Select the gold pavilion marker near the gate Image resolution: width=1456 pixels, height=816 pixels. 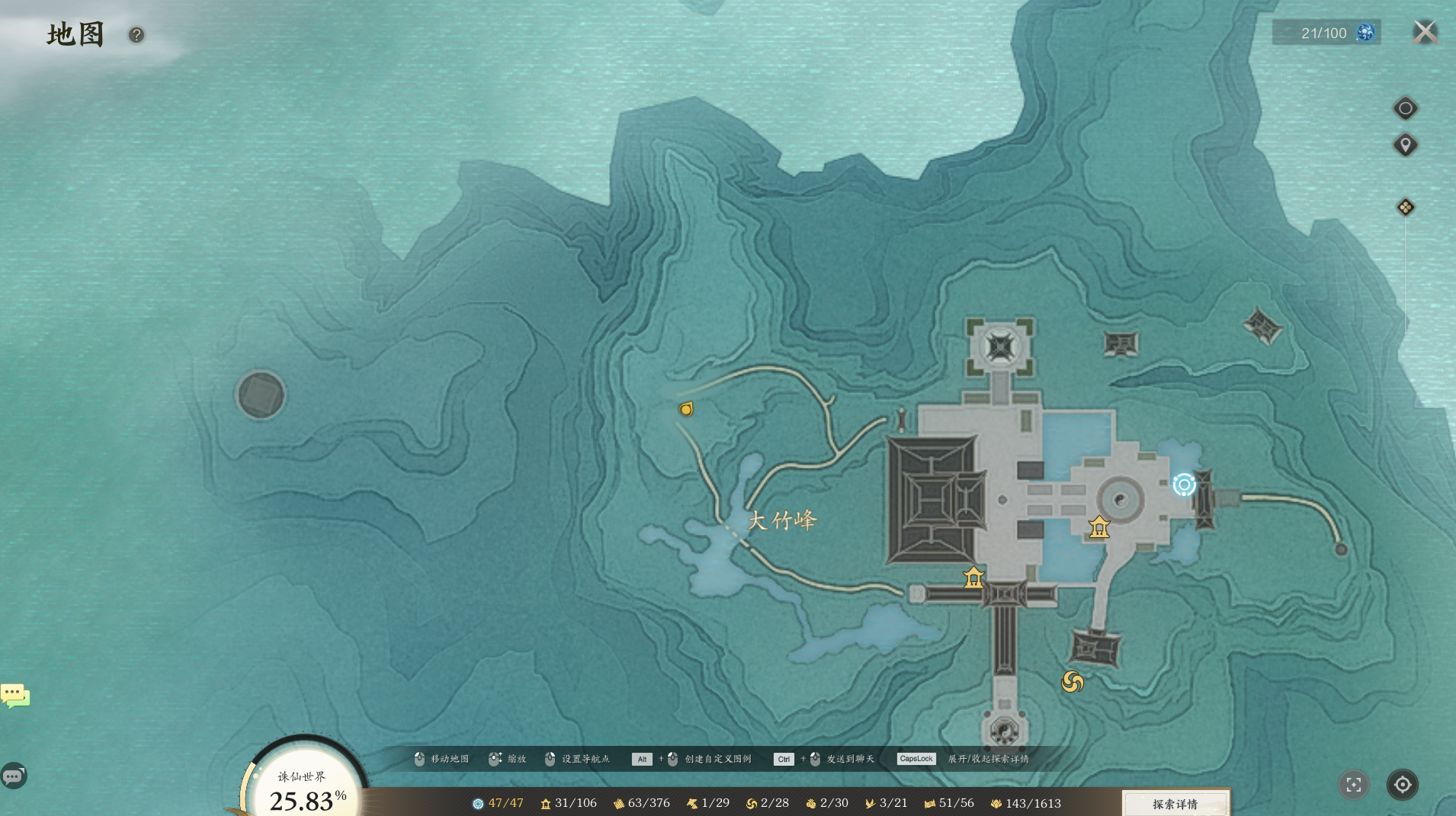tap(973, 578)
